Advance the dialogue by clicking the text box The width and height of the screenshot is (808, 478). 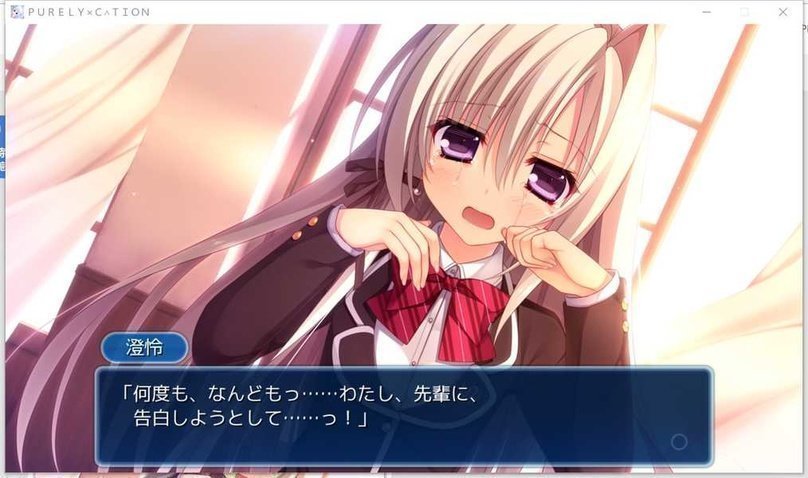[404, 415]
